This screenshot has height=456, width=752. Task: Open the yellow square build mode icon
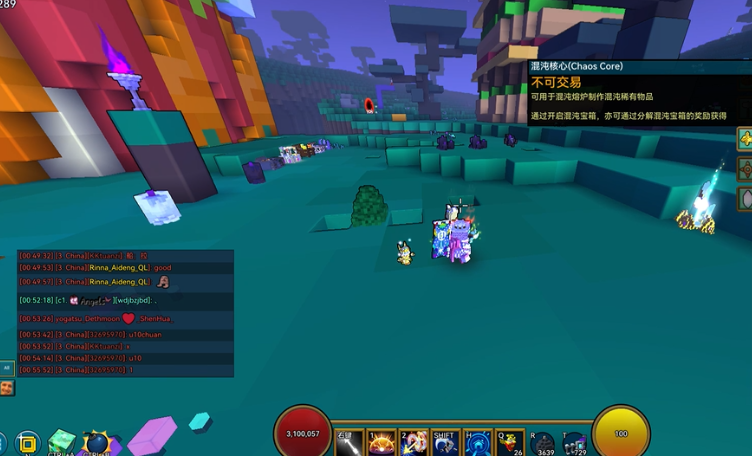coord(27,443)
